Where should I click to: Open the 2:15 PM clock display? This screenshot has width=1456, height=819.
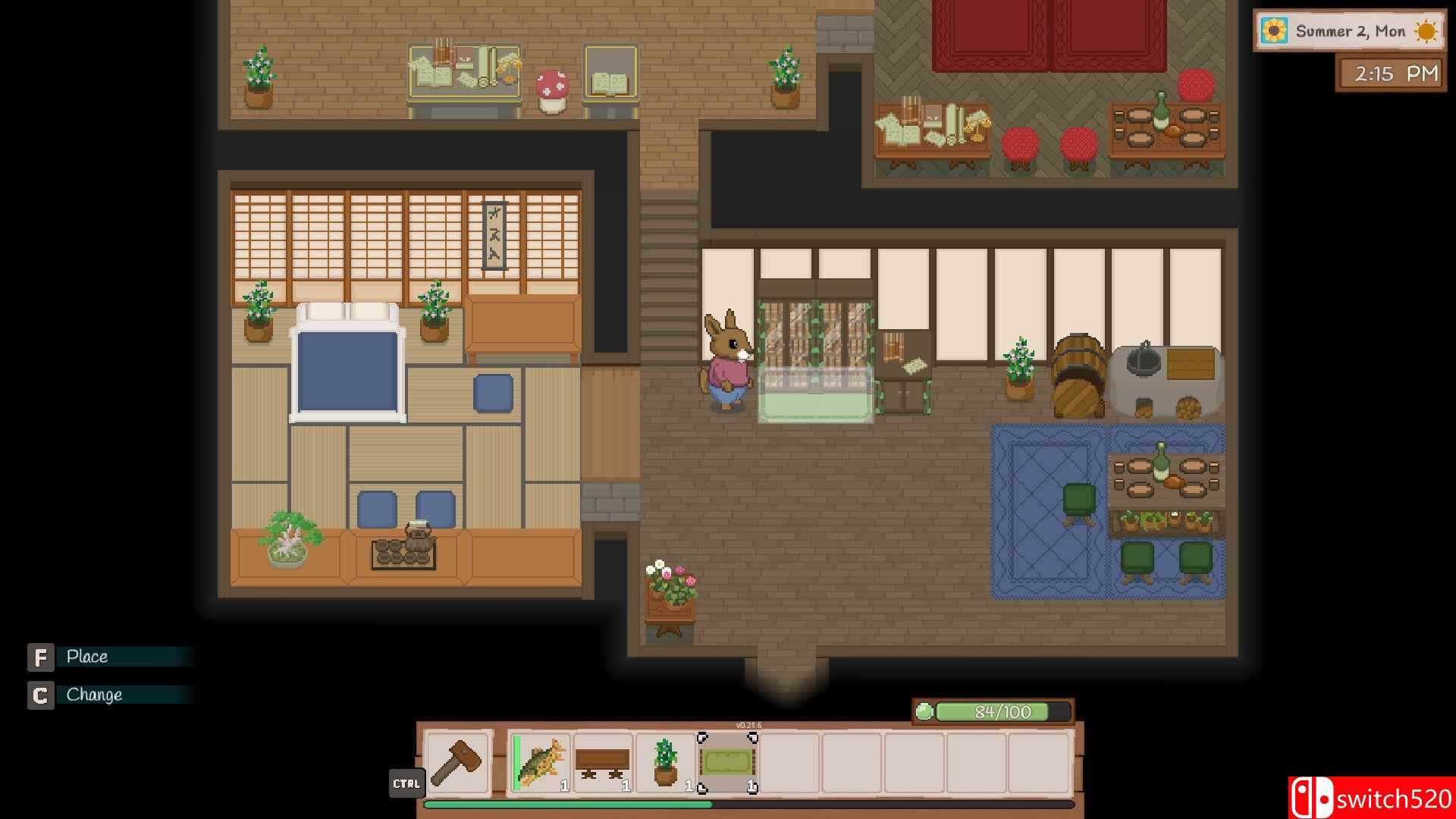1391,74
